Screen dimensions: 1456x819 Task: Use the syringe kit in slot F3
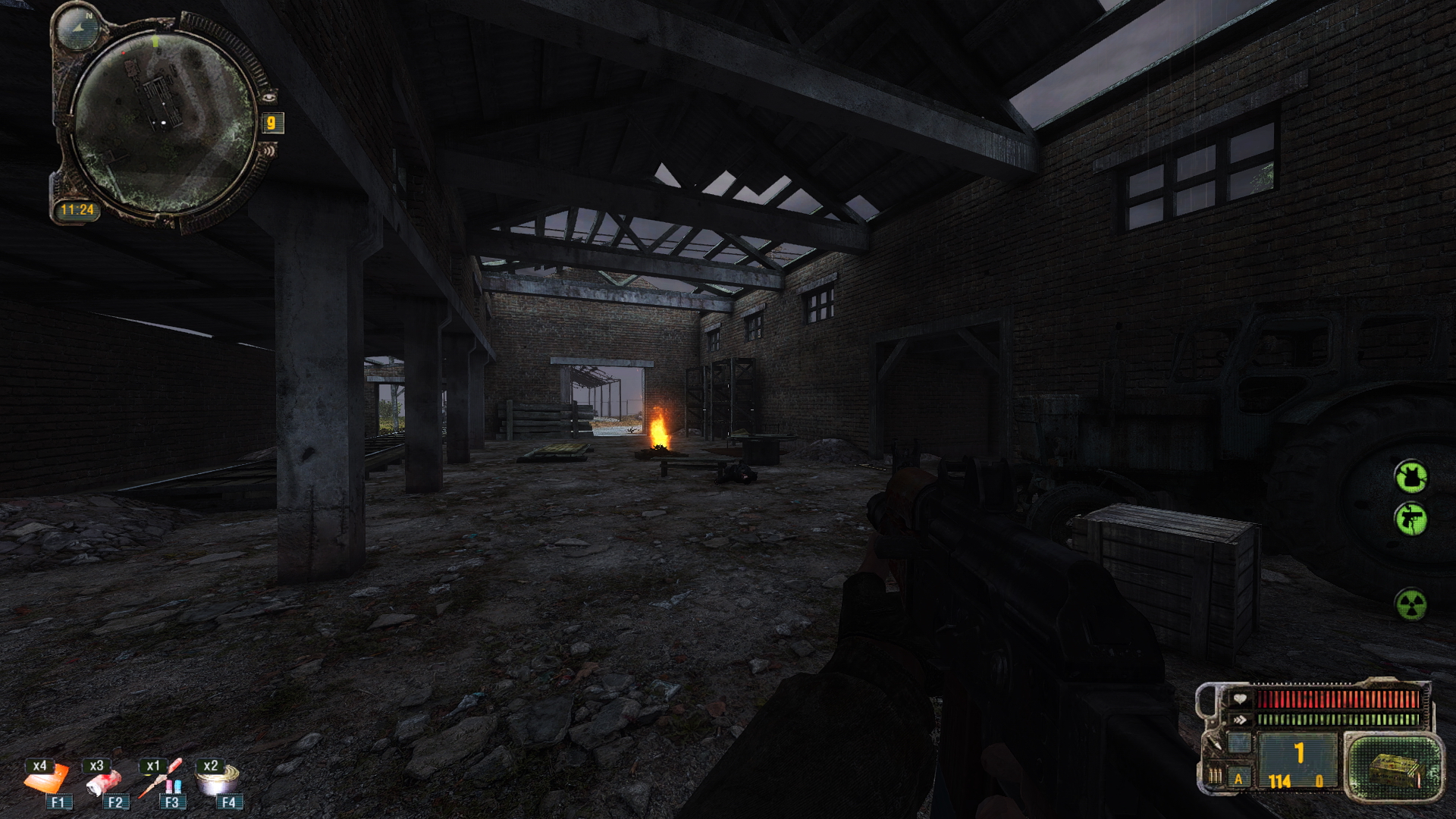[160, 777]
